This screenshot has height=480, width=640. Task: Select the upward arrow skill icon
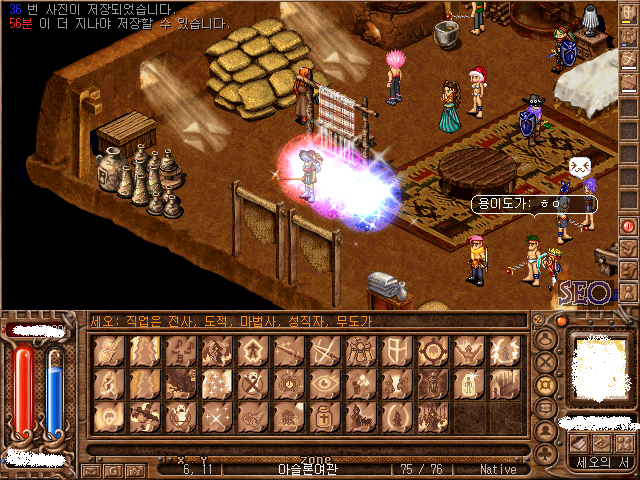[x=251, y=351]
